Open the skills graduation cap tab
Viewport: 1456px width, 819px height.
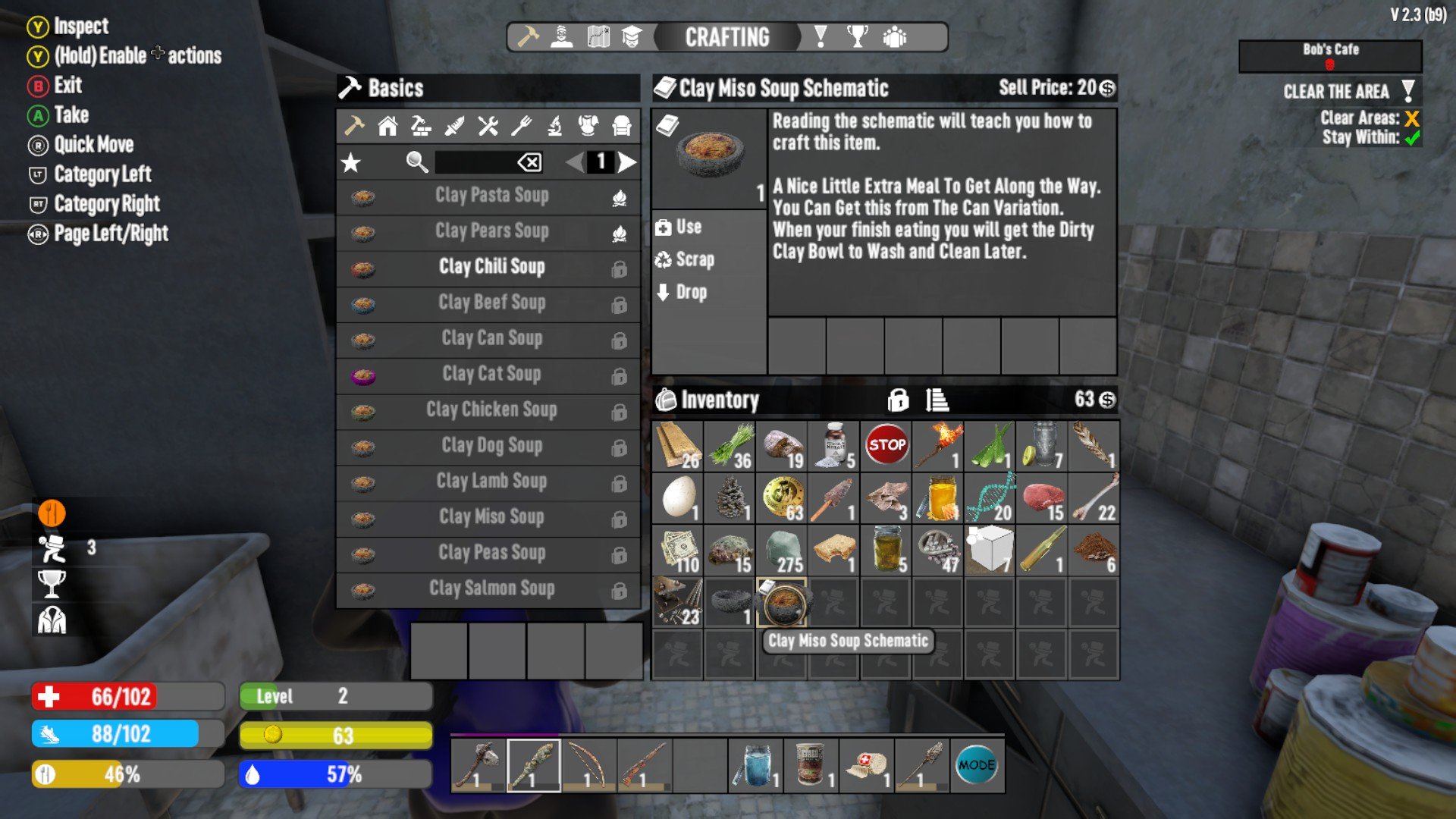(632, 37)
